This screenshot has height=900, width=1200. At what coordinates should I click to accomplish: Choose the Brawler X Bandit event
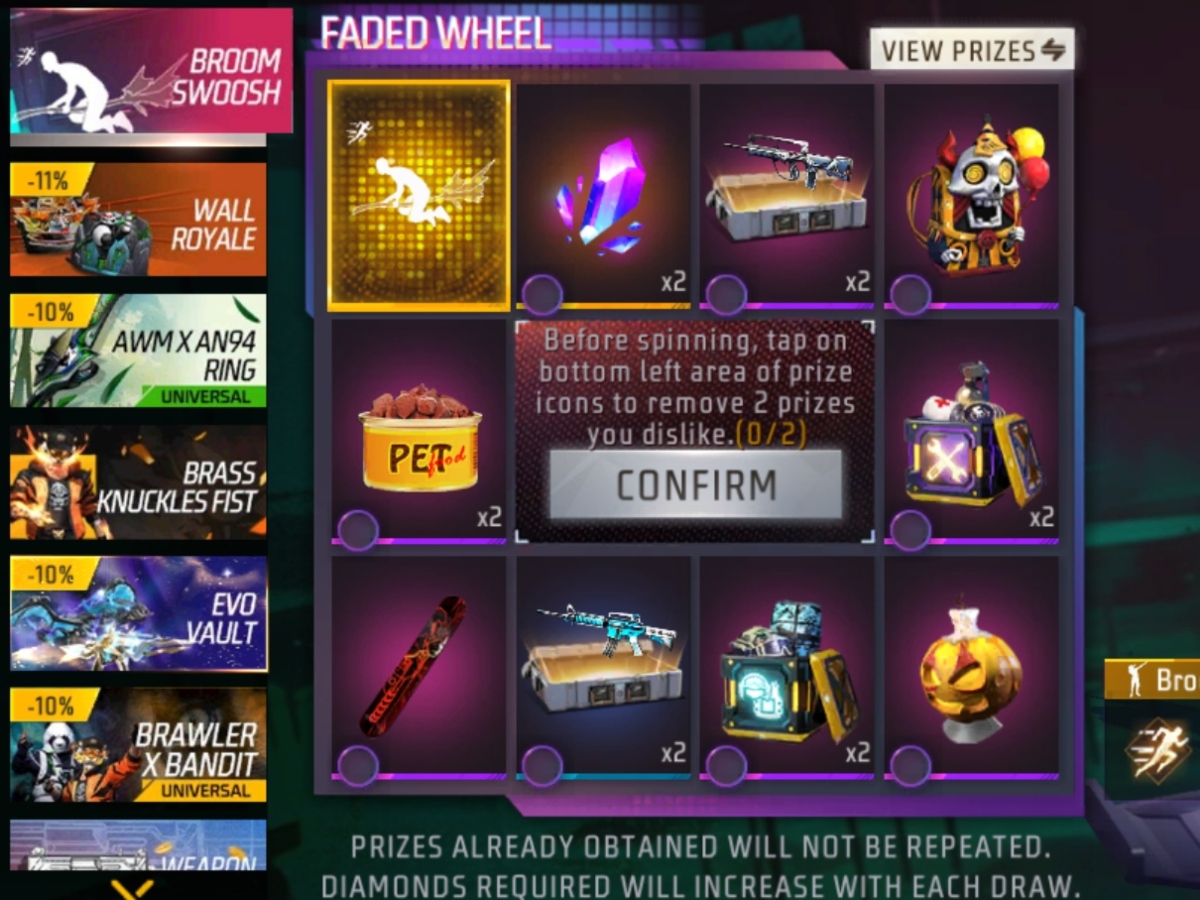coord(138,745)
